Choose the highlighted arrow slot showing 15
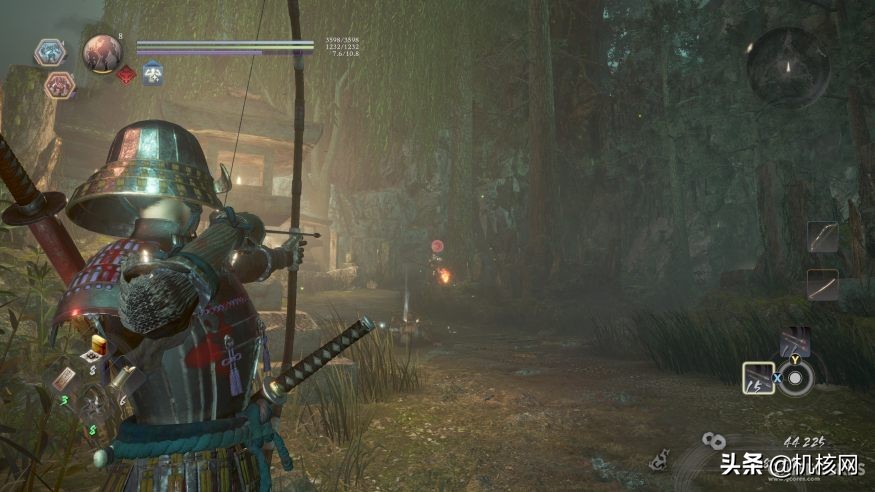The height and width of the screenshot is (492, 875). 758,378
